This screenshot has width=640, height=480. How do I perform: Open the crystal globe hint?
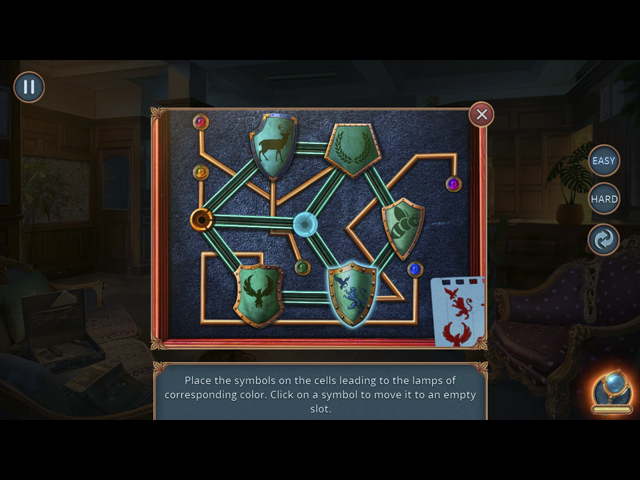coord(610,392)
